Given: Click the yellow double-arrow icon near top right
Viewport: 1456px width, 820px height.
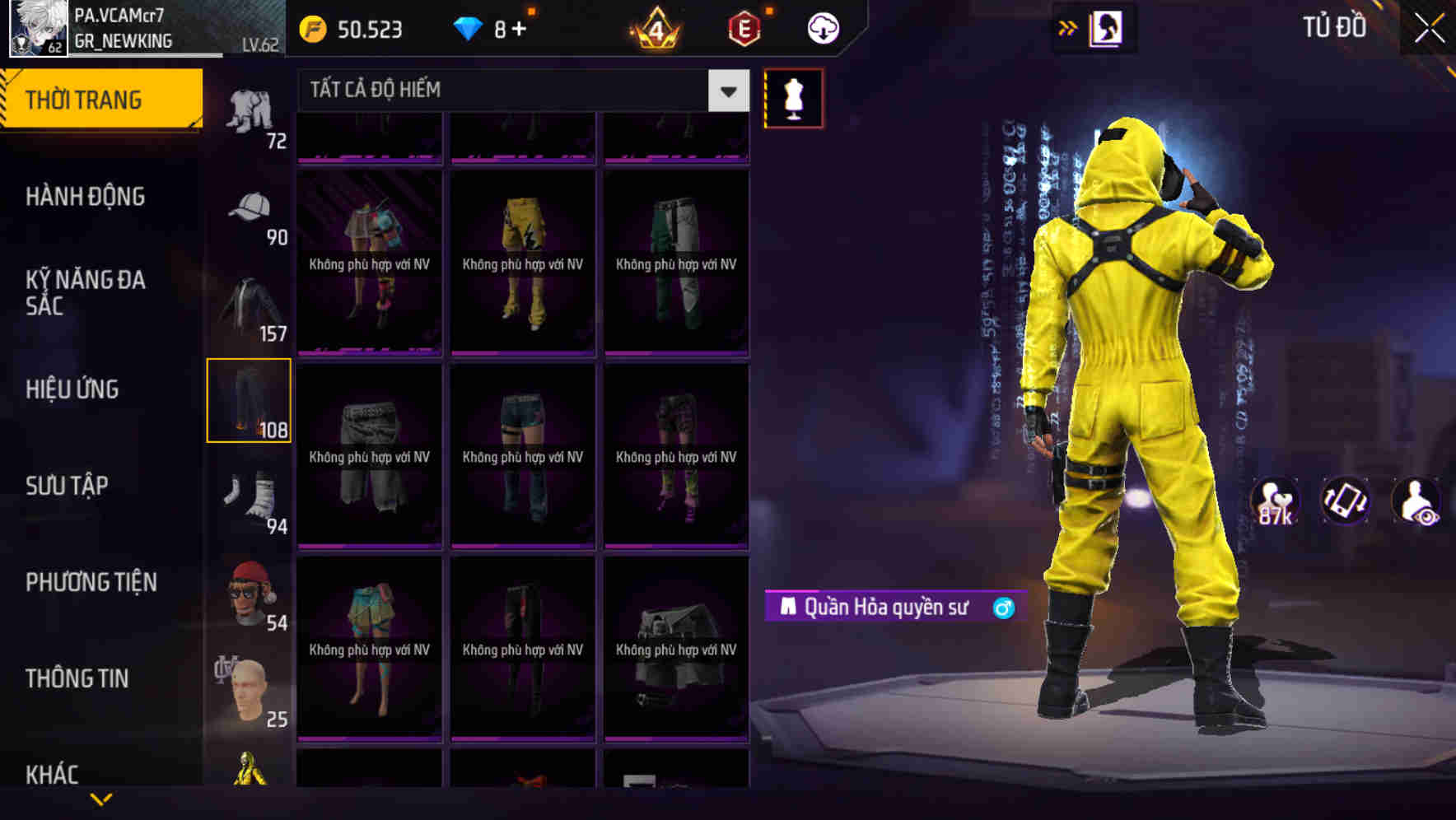Looking at the screenshot, I should point(1066,26).
